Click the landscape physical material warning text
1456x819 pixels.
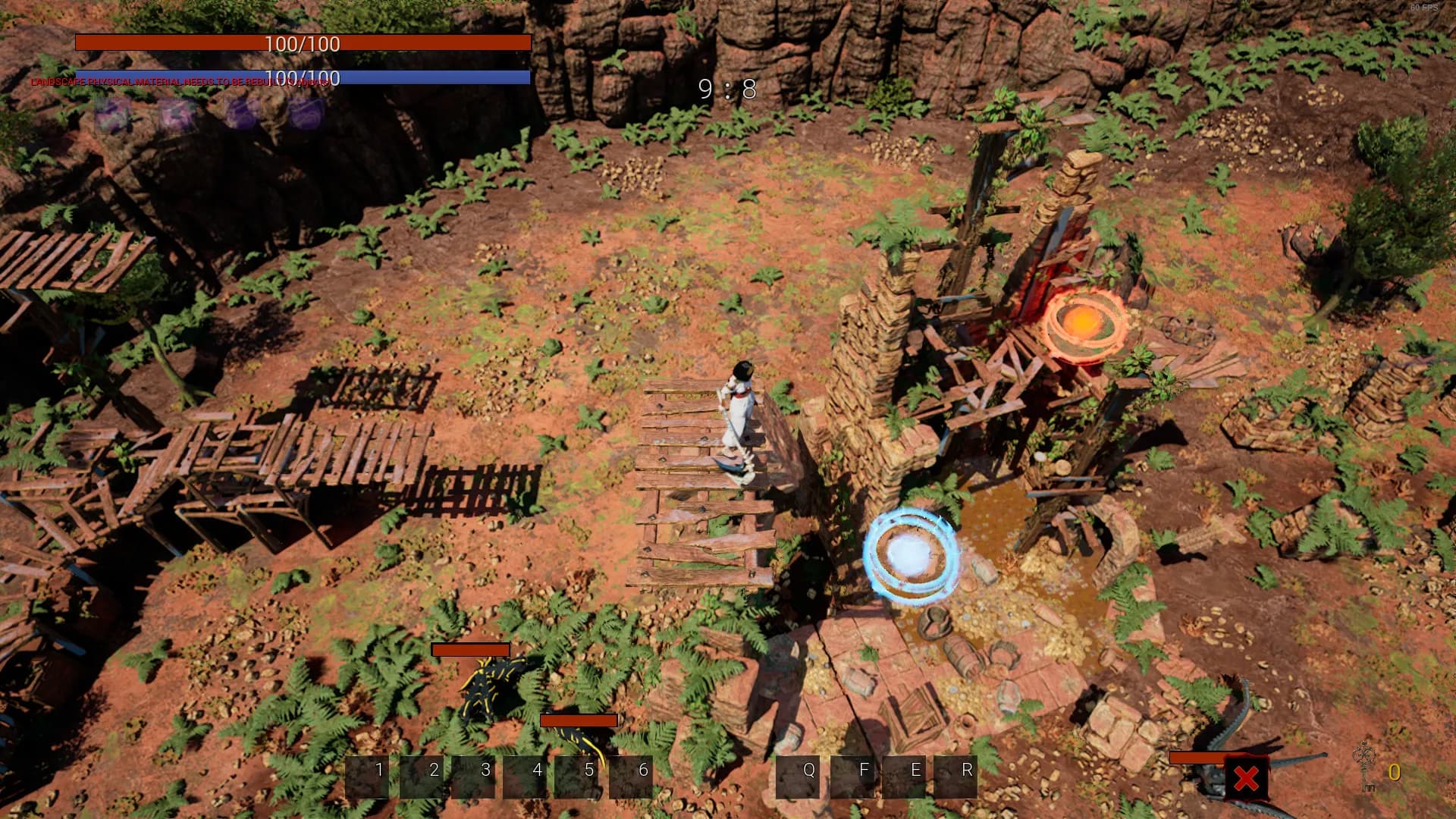click(x=179, y=80)
